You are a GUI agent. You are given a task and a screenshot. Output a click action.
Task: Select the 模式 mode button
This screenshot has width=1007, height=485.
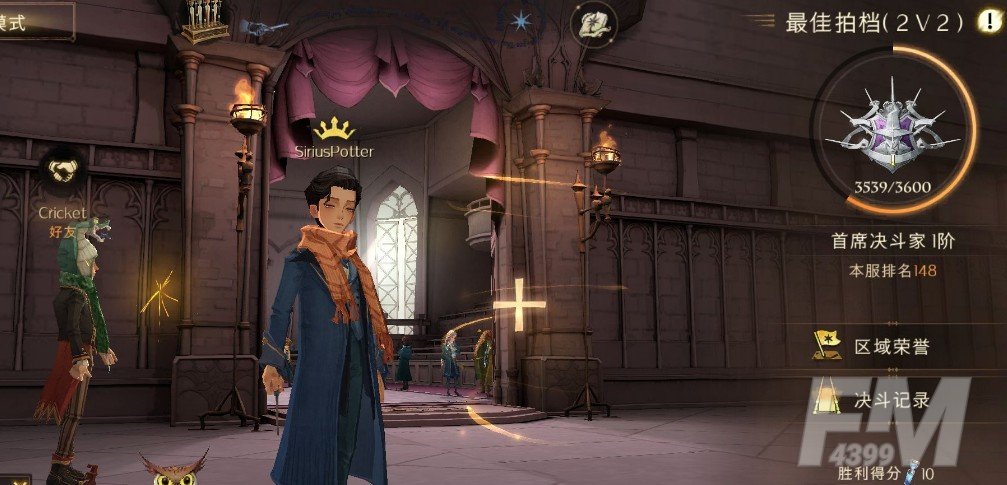(x=30, y=20)
